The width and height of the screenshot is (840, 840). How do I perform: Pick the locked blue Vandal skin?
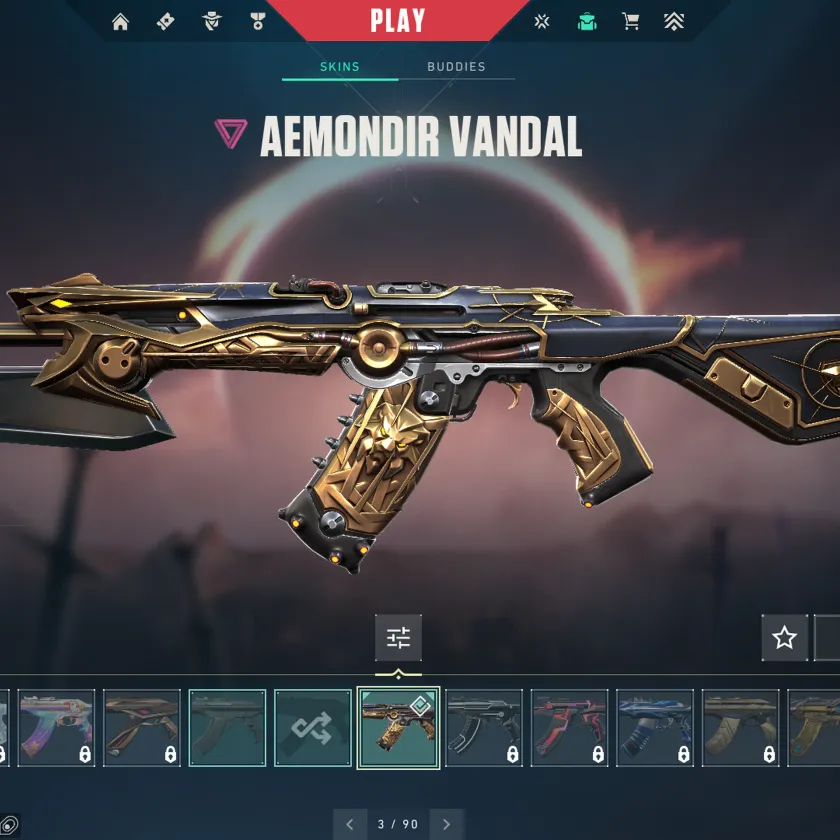click(x=655, y=727)
